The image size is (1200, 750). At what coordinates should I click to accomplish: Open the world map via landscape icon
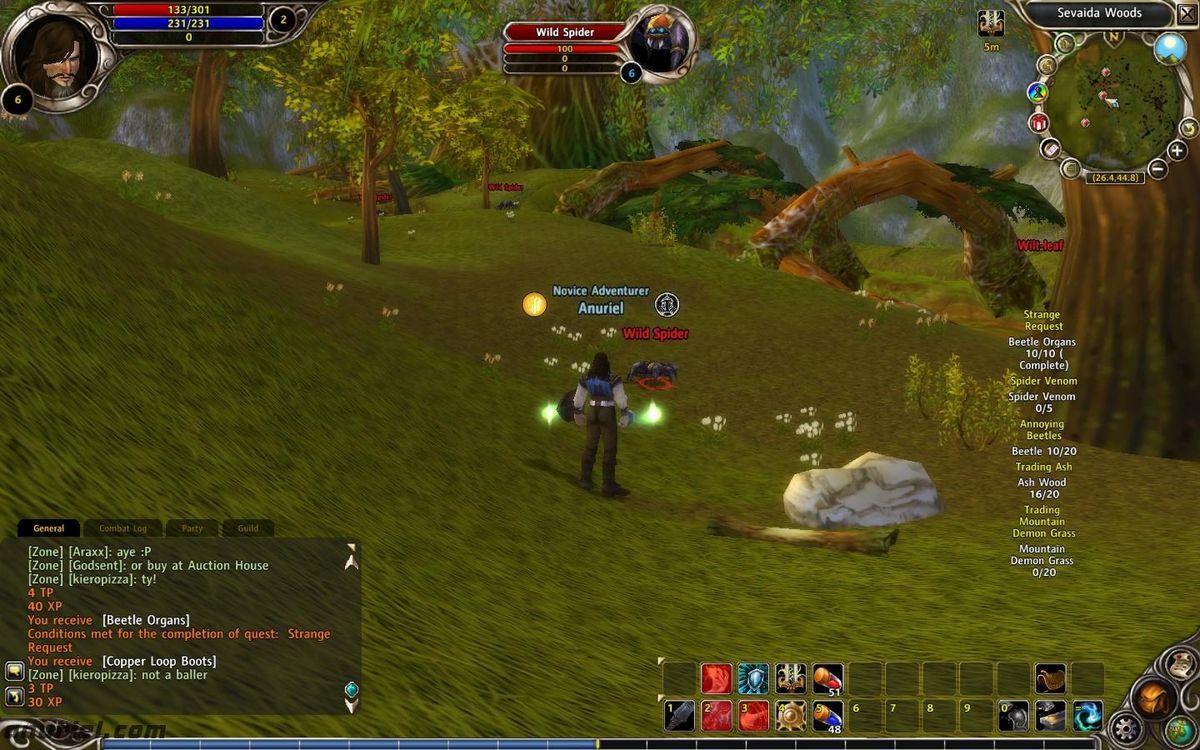coord(1169,48)
